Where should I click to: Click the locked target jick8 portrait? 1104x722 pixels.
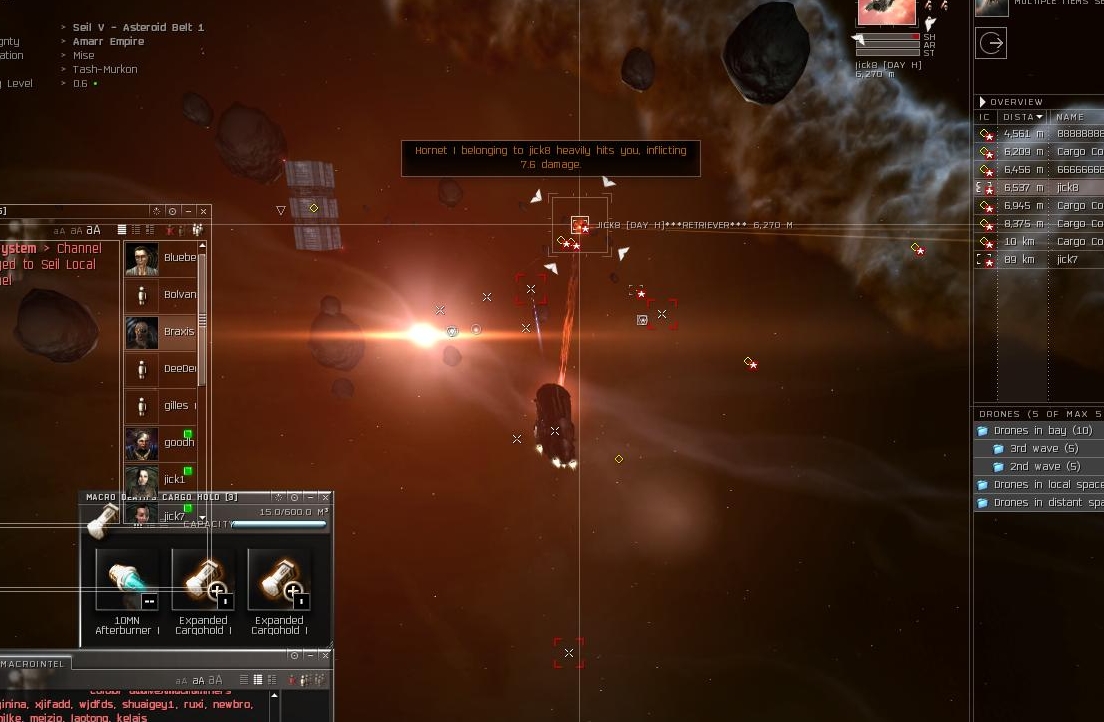(x=886, y=12)
